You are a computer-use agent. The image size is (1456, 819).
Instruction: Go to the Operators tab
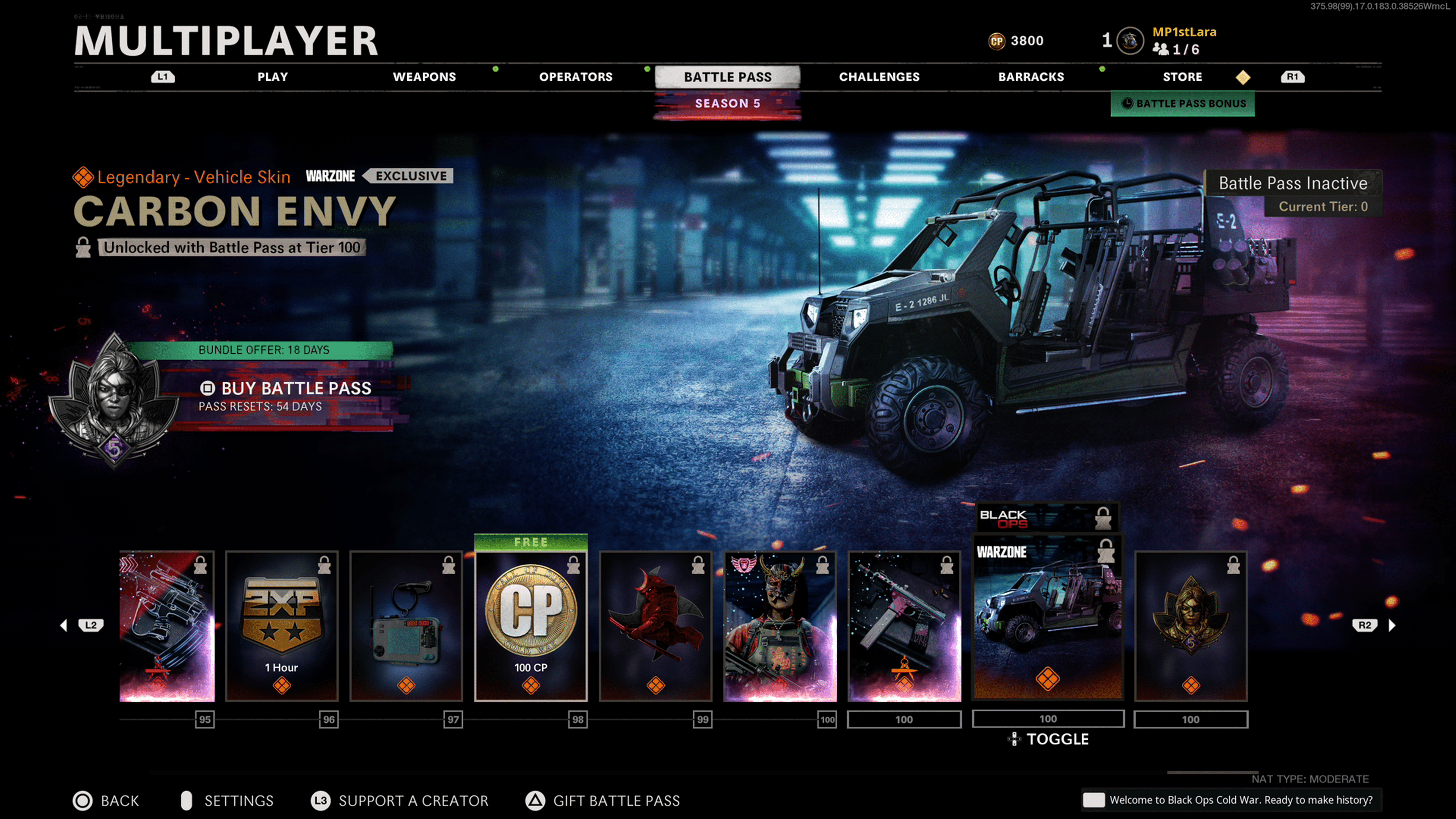click(576, 77)
